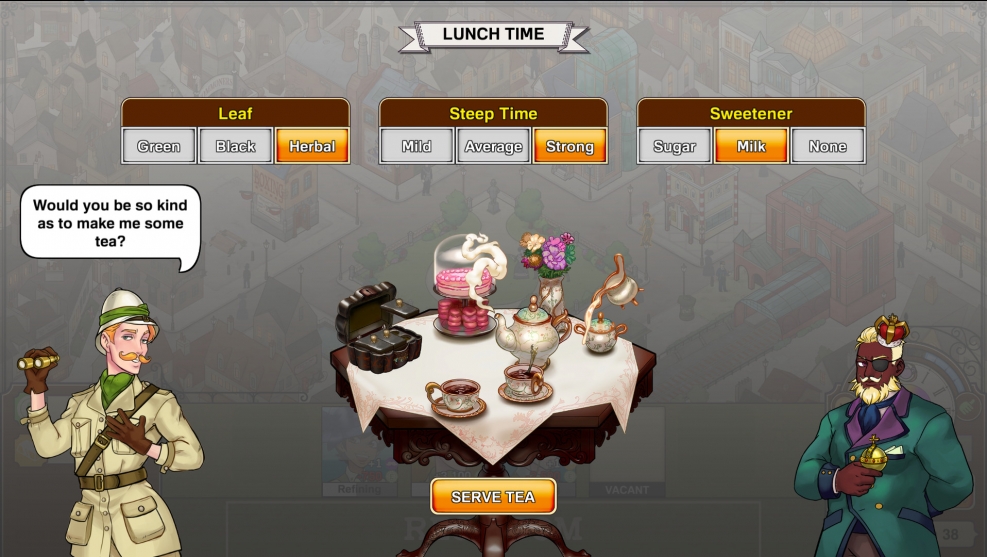987x557 pixels.
Task: Choose Milk as the sweetener
Action: pyautogui.click(x=751, y=146)
